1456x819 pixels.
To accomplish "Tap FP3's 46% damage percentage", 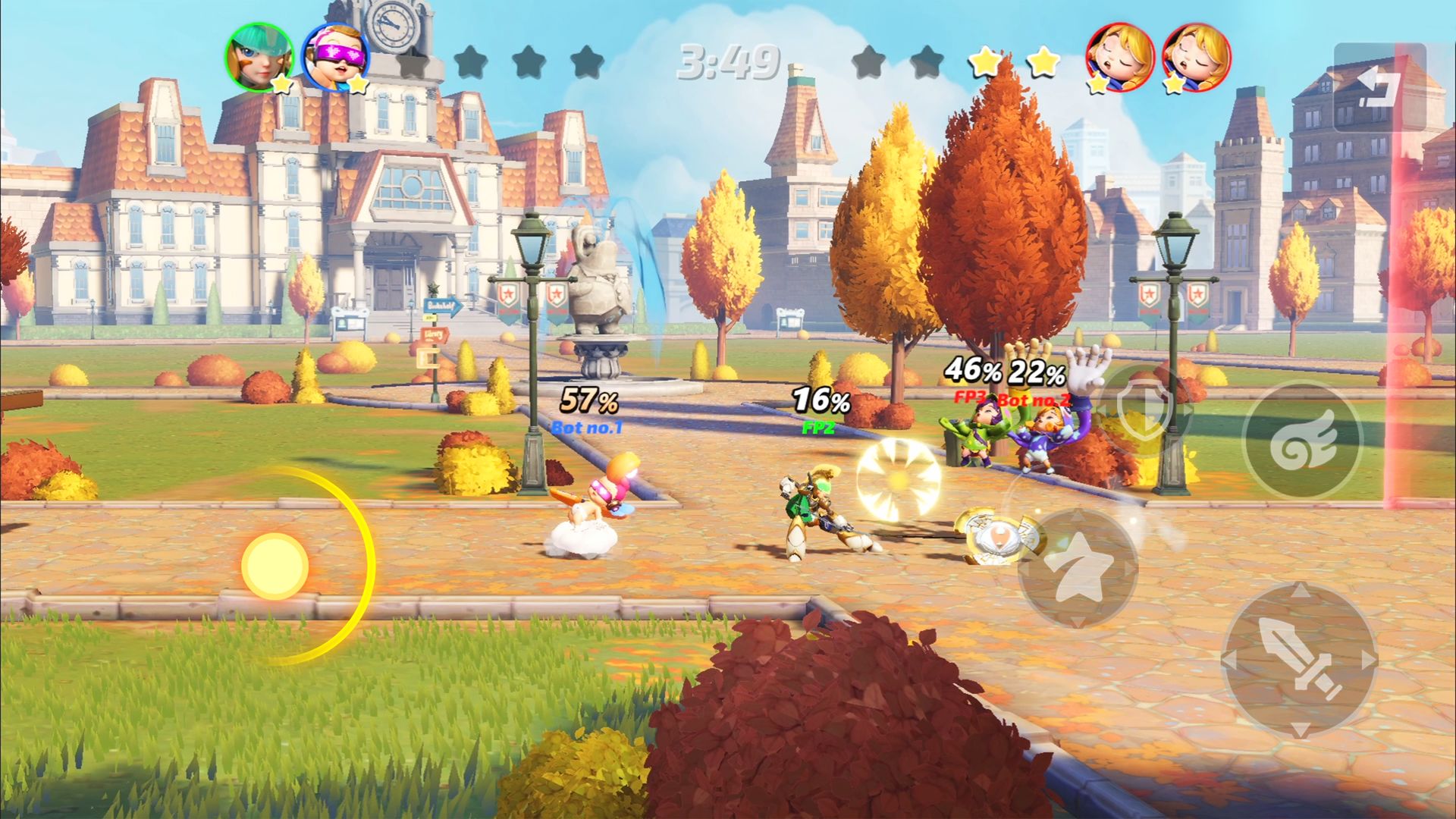I will pos(971,371).
